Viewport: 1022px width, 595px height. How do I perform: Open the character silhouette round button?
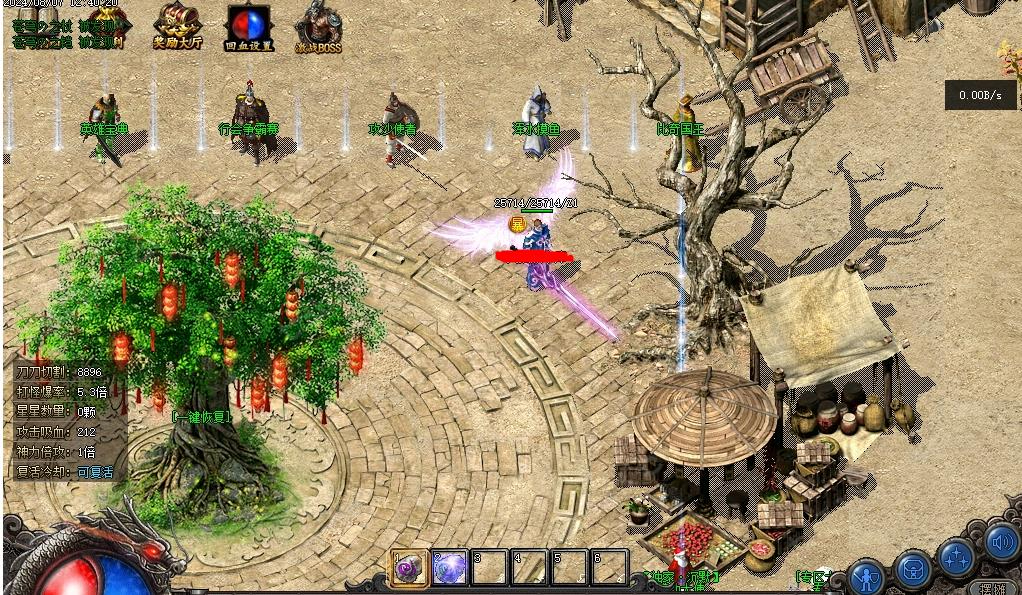point(866,576)
